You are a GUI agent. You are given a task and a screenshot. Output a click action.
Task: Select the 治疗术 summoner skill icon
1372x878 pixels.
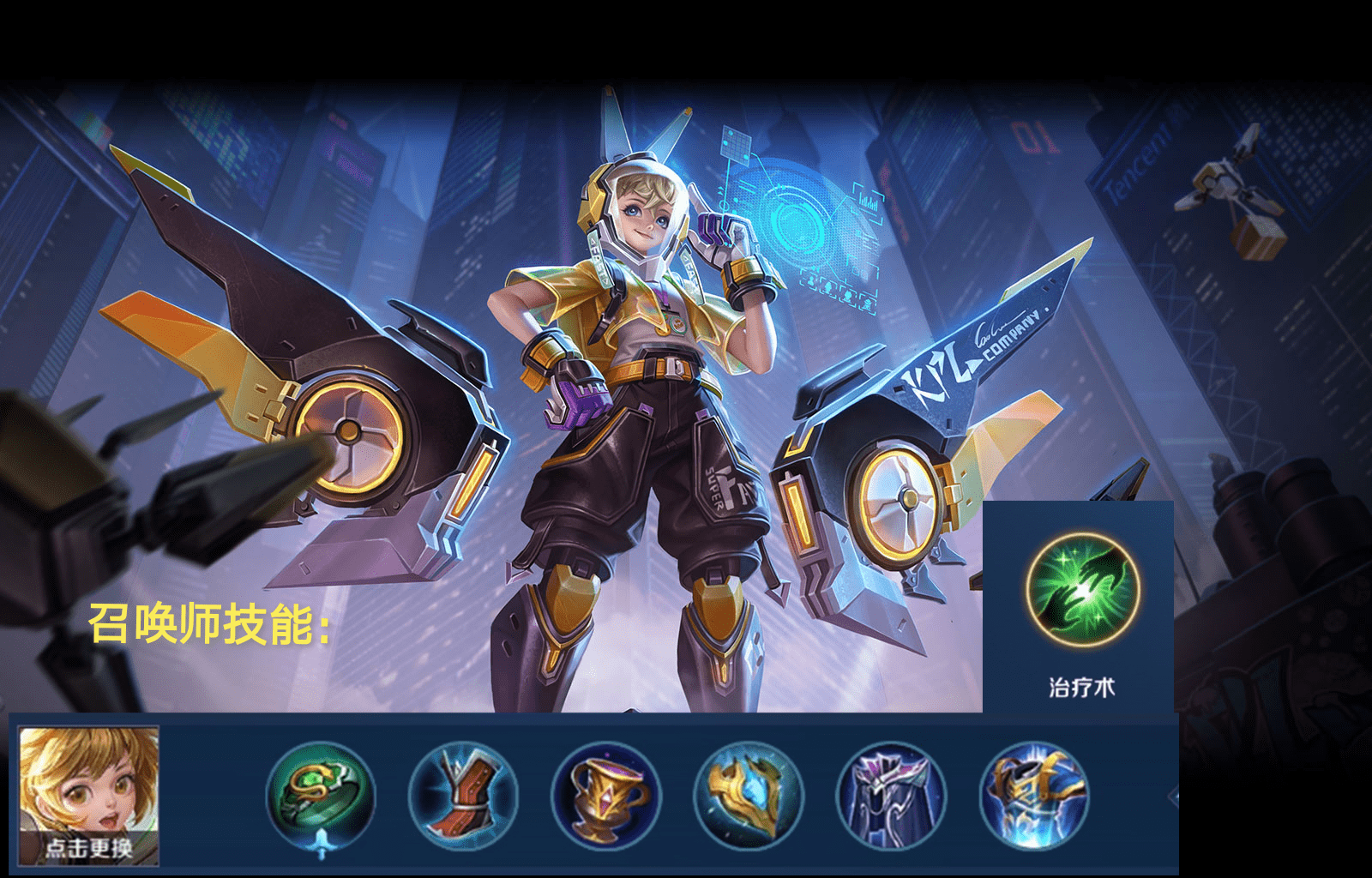(1082, 590)
